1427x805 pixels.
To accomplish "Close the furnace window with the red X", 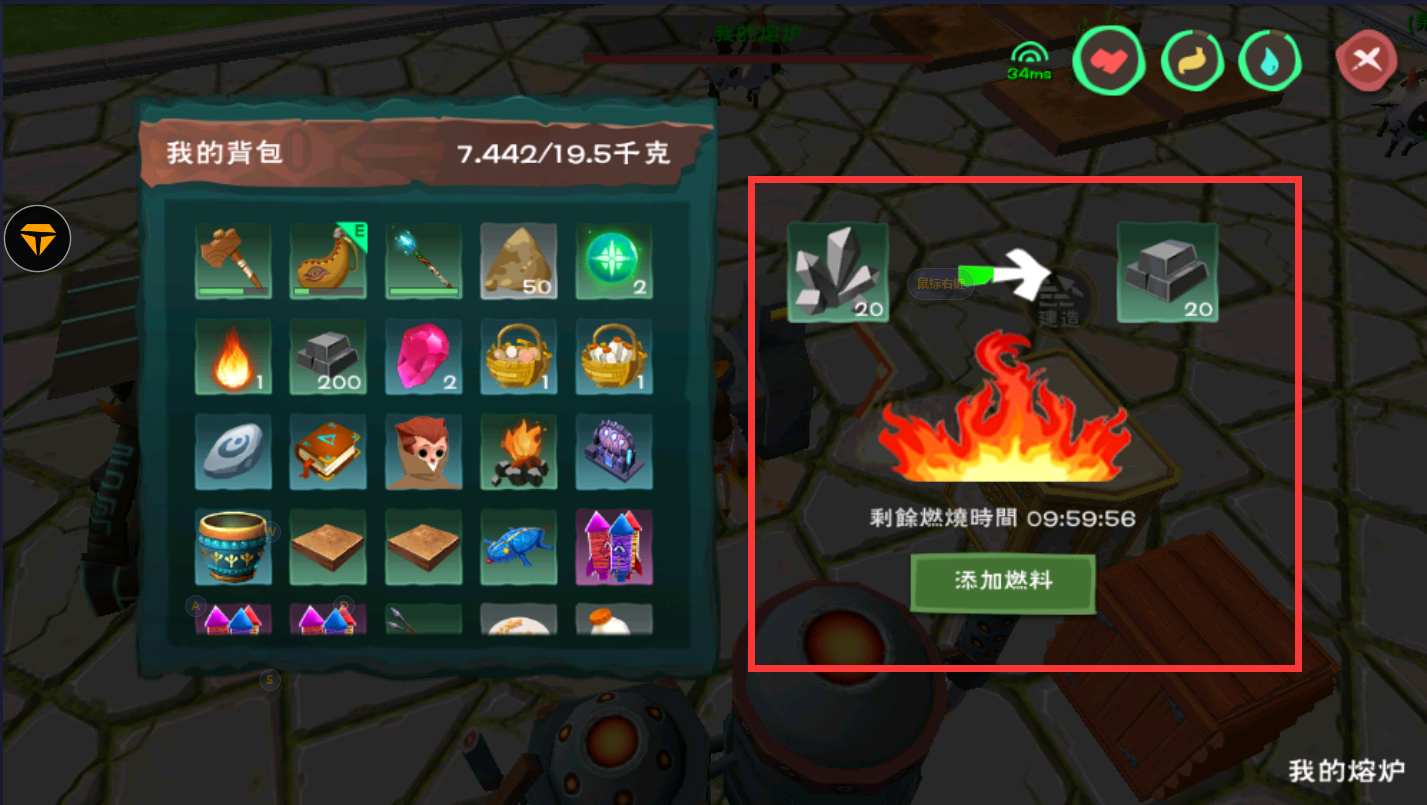I will (x=1366, y=61).
